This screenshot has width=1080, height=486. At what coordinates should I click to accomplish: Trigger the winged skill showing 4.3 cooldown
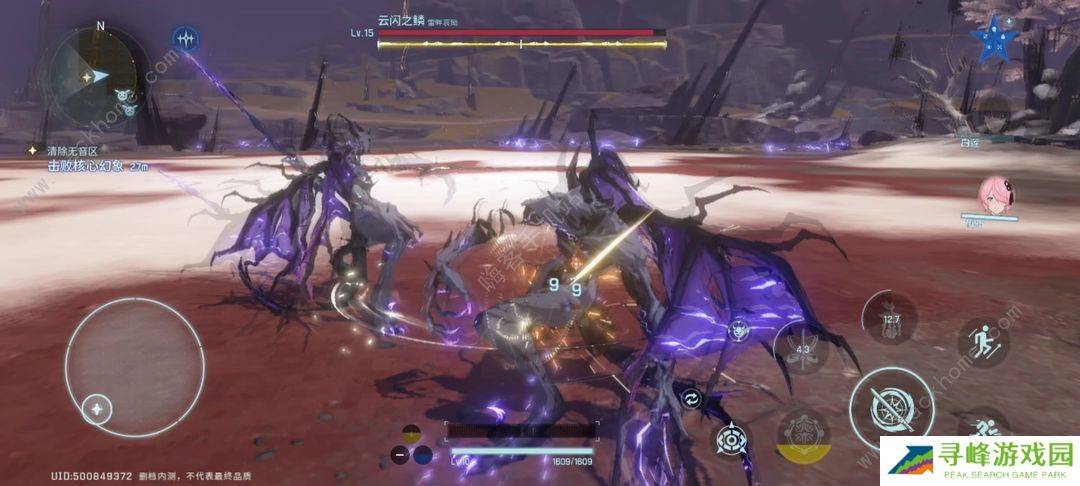pyautogui.click(x=802, y=351)
